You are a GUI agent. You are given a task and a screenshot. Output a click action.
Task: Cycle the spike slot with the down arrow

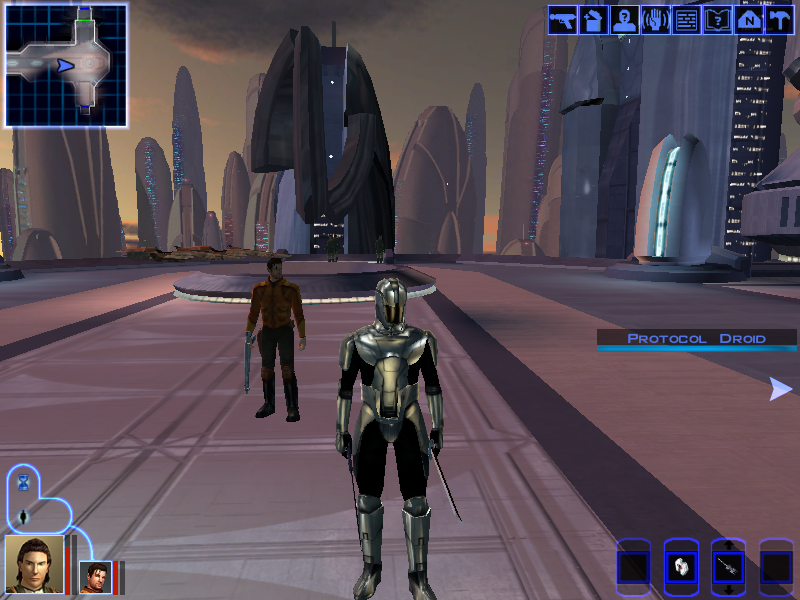pyautogui.click(x=728, y=590)
